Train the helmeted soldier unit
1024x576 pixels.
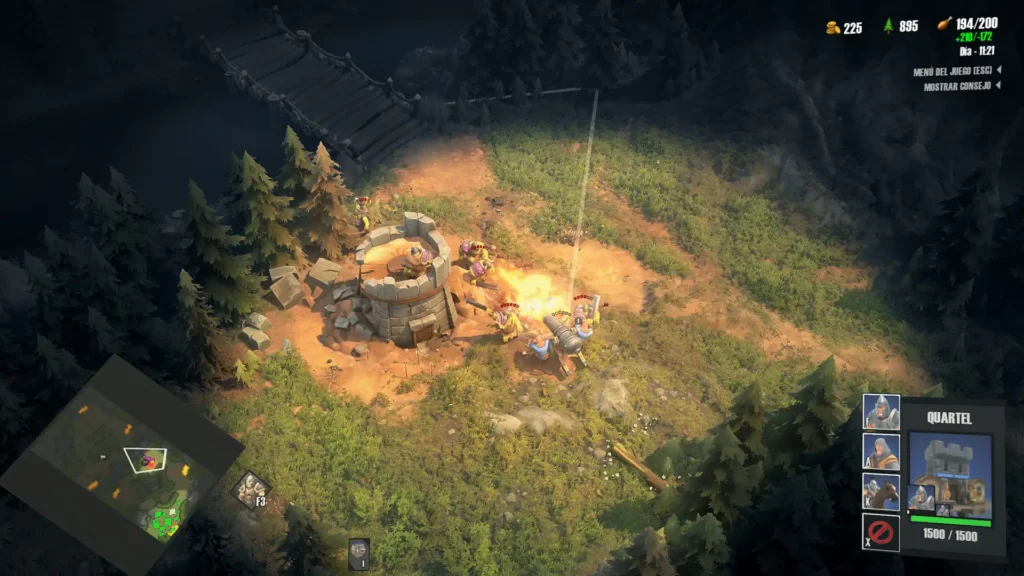coord(881,412)
